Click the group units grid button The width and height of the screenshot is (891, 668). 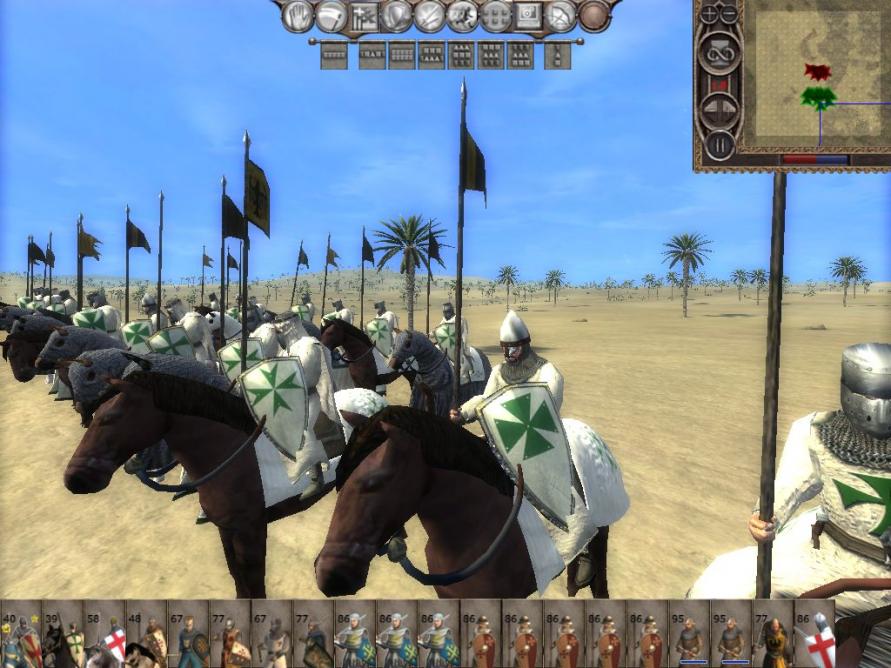point(495,16)
